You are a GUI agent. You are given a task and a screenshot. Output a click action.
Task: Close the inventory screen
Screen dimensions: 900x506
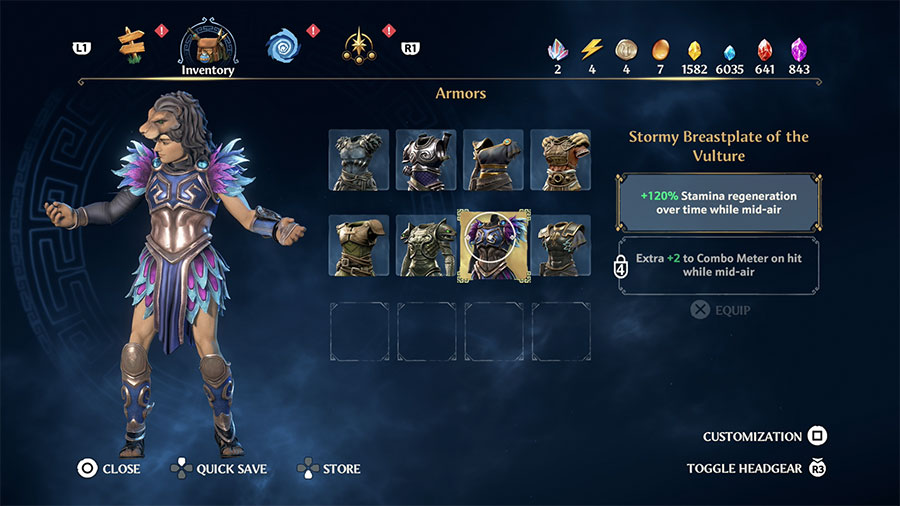[110, 468]
